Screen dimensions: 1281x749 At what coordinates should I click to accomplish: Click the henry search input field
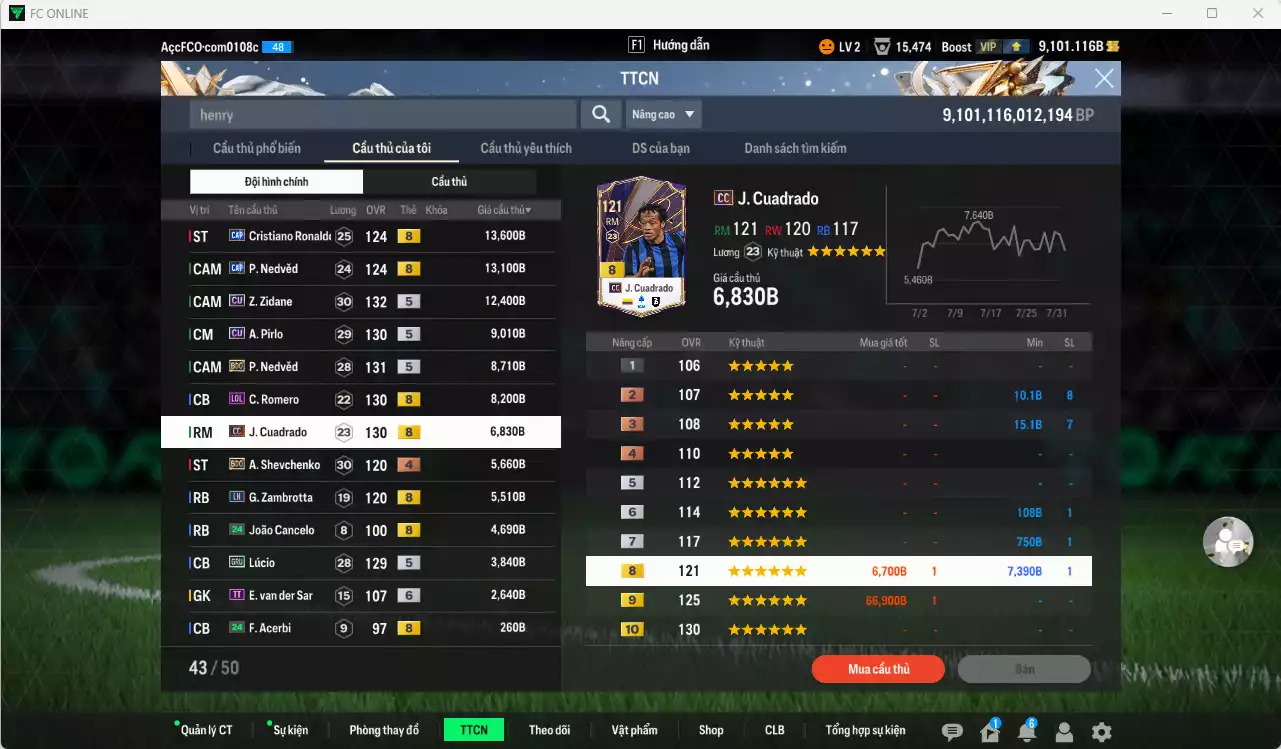click(380, 114)
